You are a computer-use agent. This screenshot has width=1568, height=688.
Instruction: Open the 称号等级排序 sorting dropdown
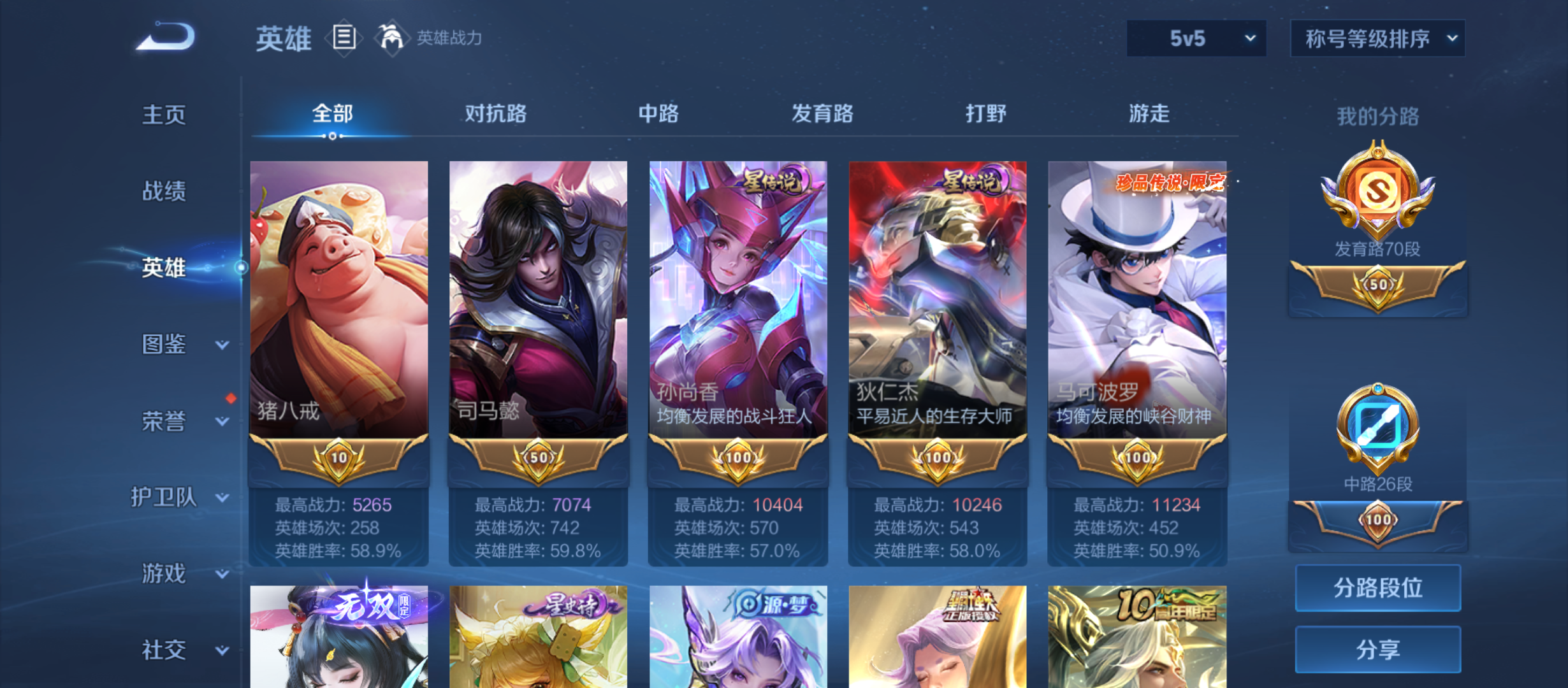pyautogui.click(x=1377, y=38)
